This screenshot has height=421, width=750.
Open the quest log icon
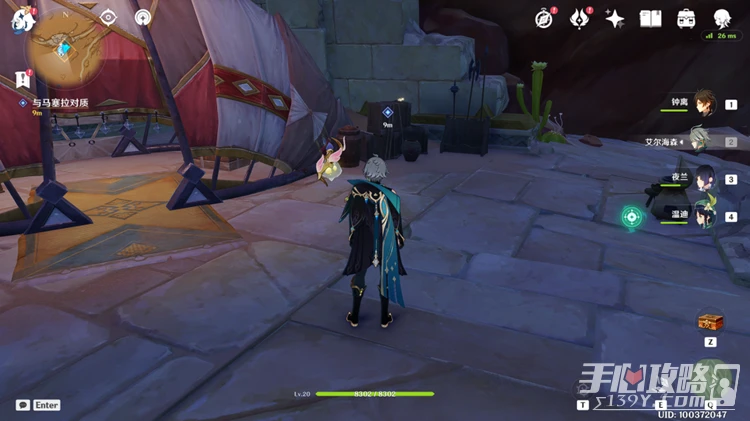(22, 80)
